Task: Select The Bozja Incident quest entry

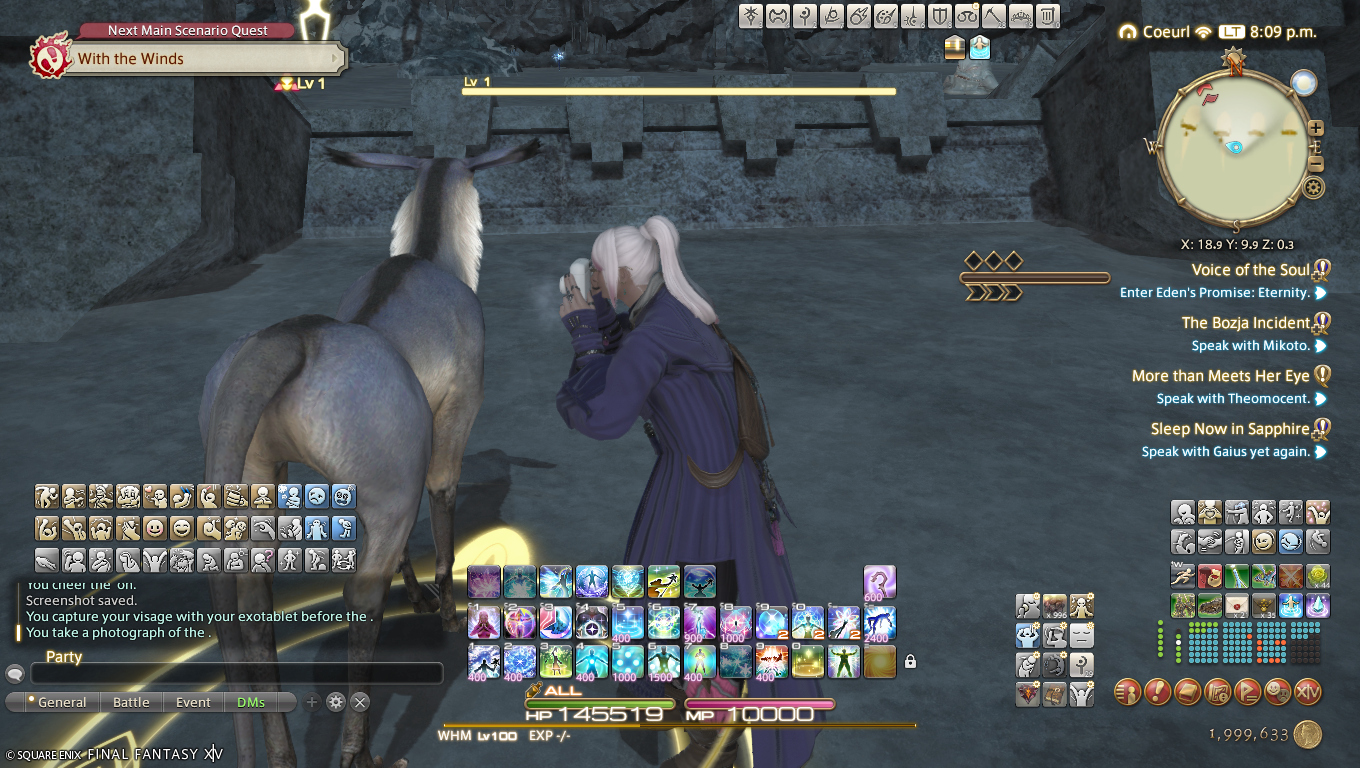Action: click(x=1246, y=323)
